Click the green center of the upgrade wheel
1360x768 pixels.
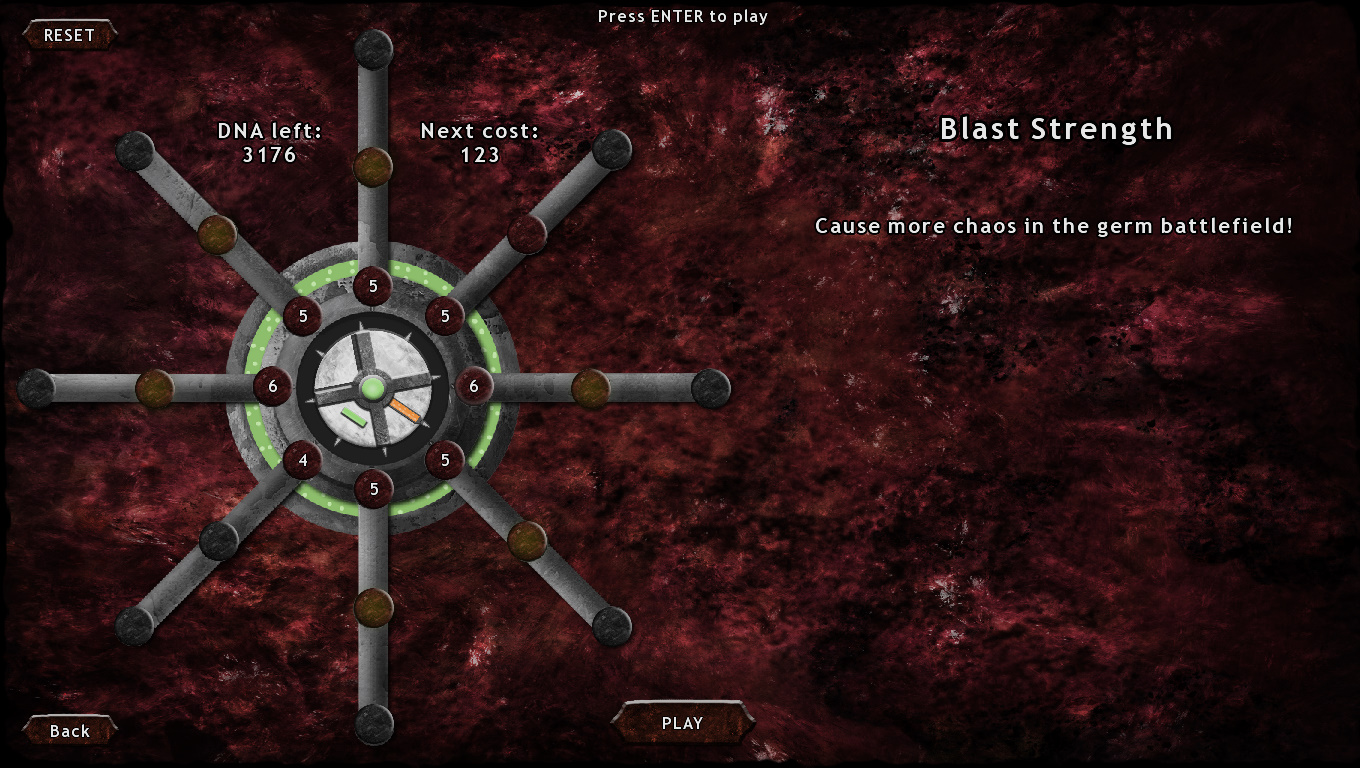coord(373,388)
